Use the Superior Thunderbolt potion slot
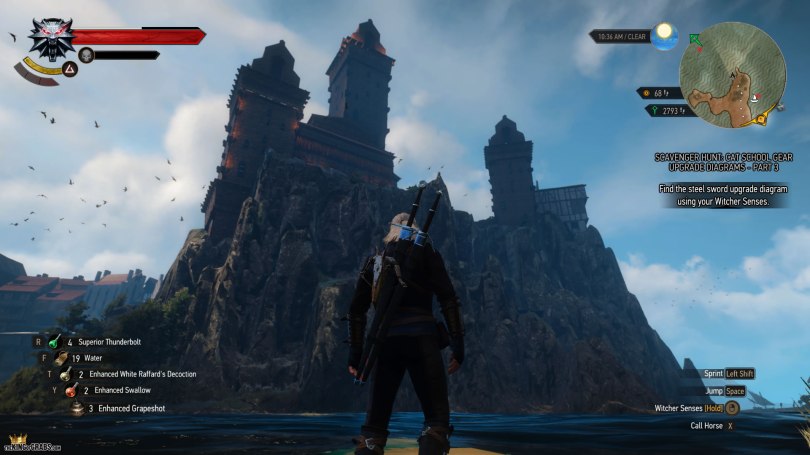The width and height of the screenshot is (810, 455). (56, 341)
